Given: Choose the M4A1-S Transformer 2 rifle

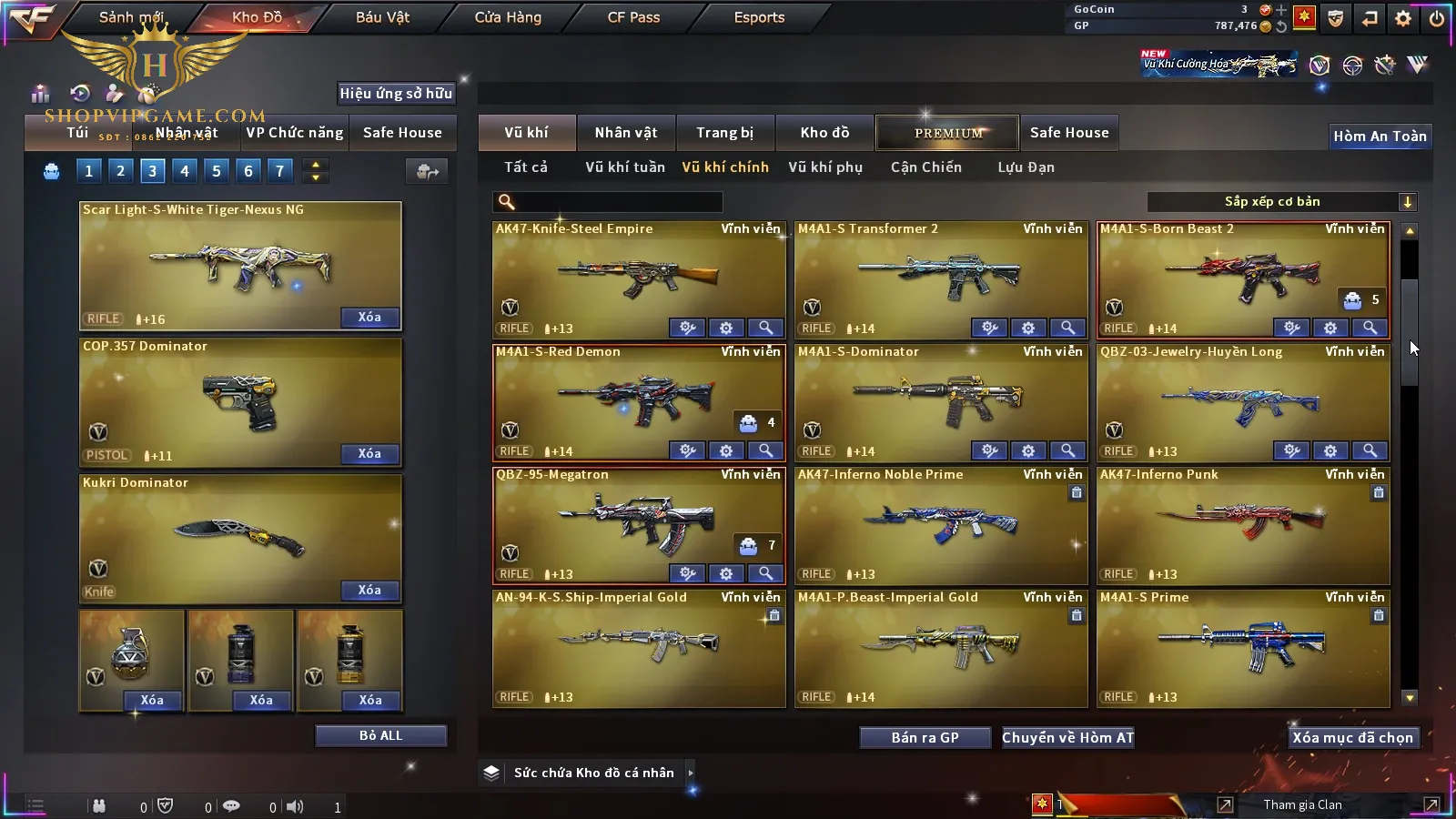Looking at the screenshot, I should click(940, 273).
